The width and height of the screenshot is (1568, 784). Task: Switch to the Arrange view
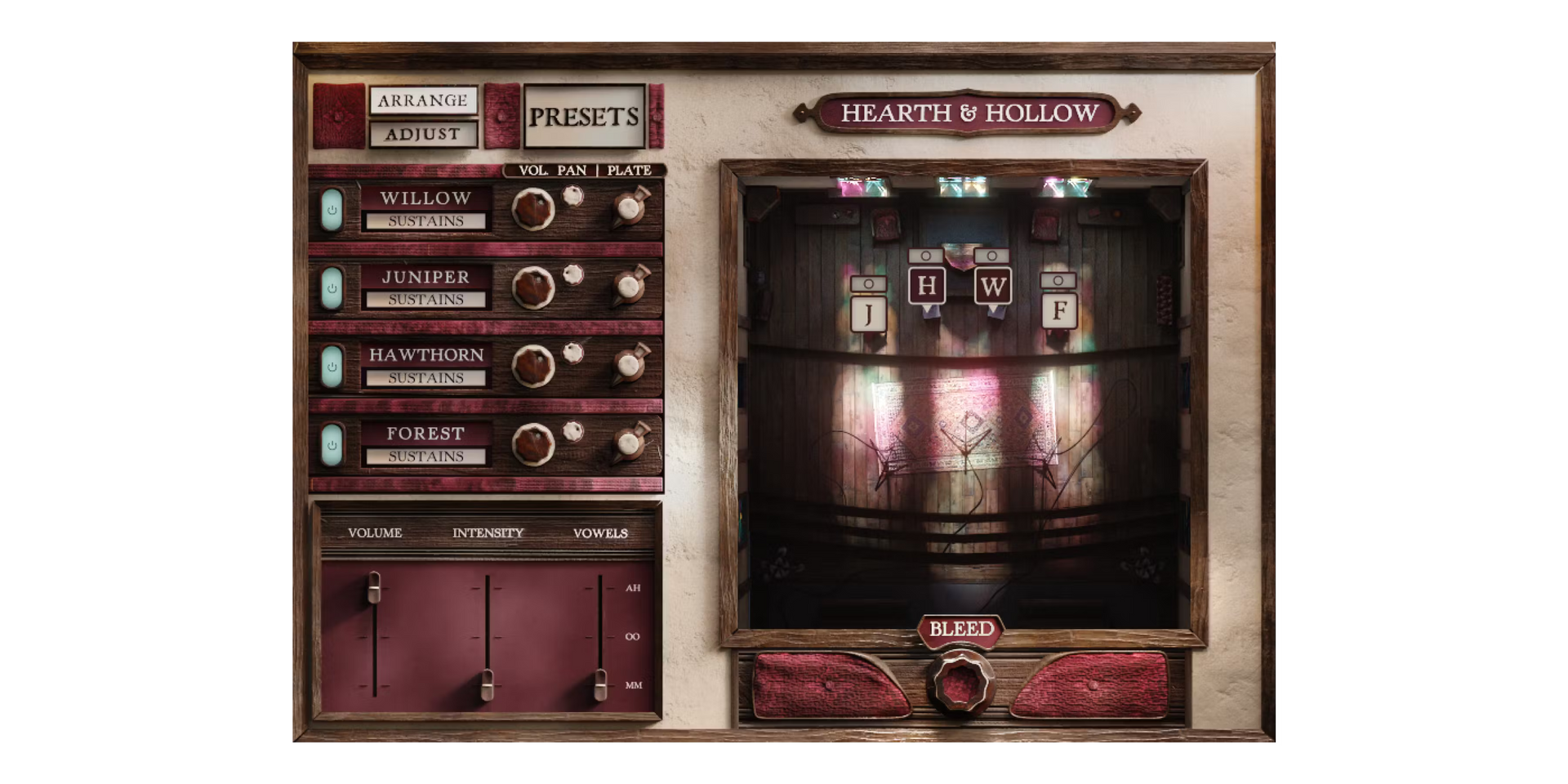[423, 100]
